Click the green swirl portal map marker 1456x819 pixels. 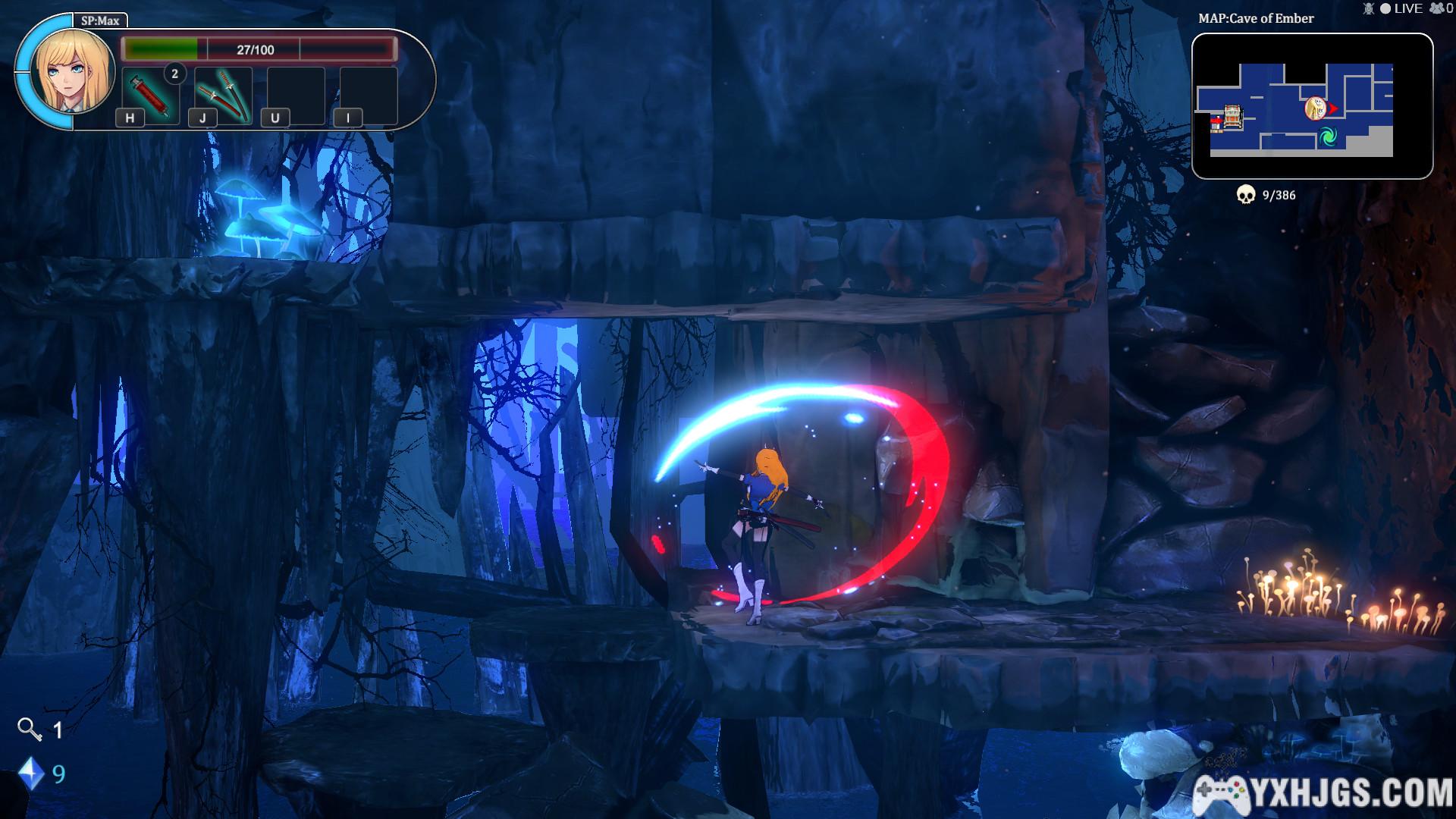click(1327, 137)
